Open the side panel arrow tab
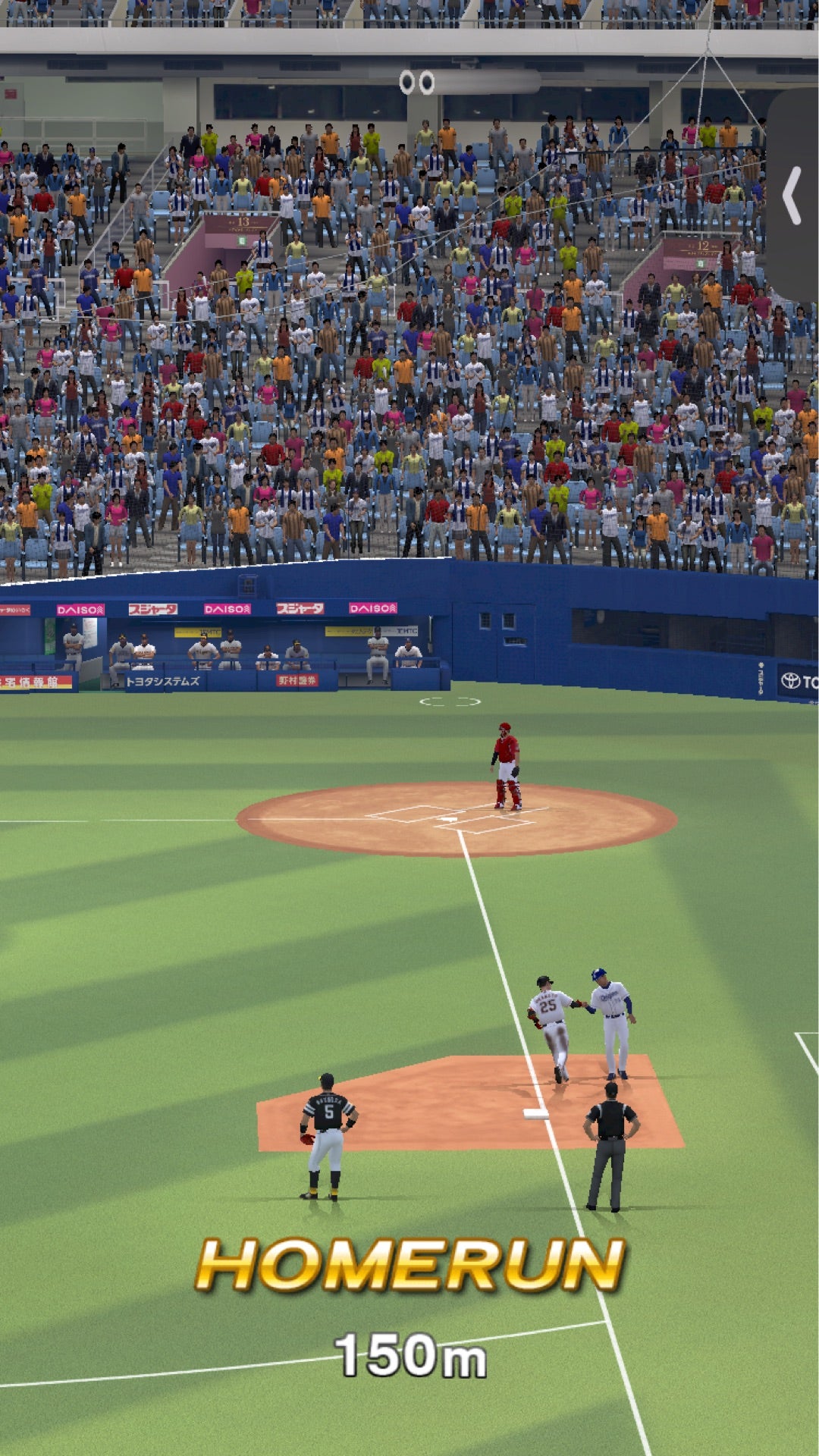This screenshot has height=1456, width=819. [x=793, y=196]
